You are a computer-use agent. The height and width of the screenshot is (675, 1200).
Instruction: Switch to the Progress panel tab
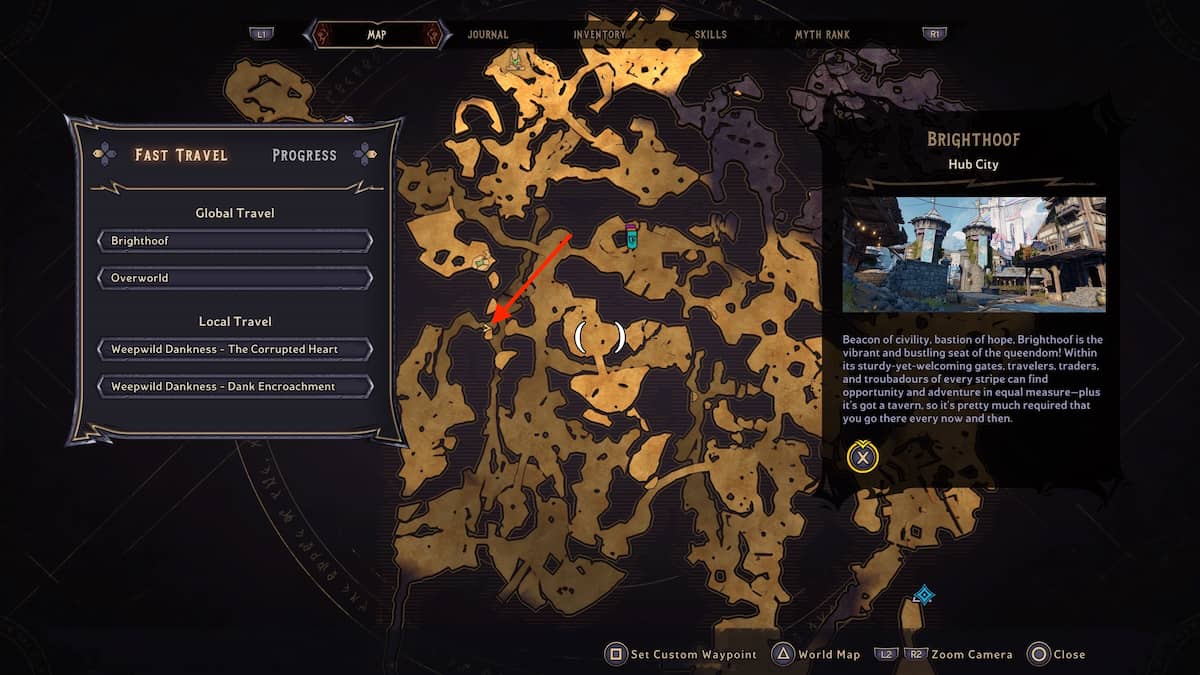click(x=304, y=155)
